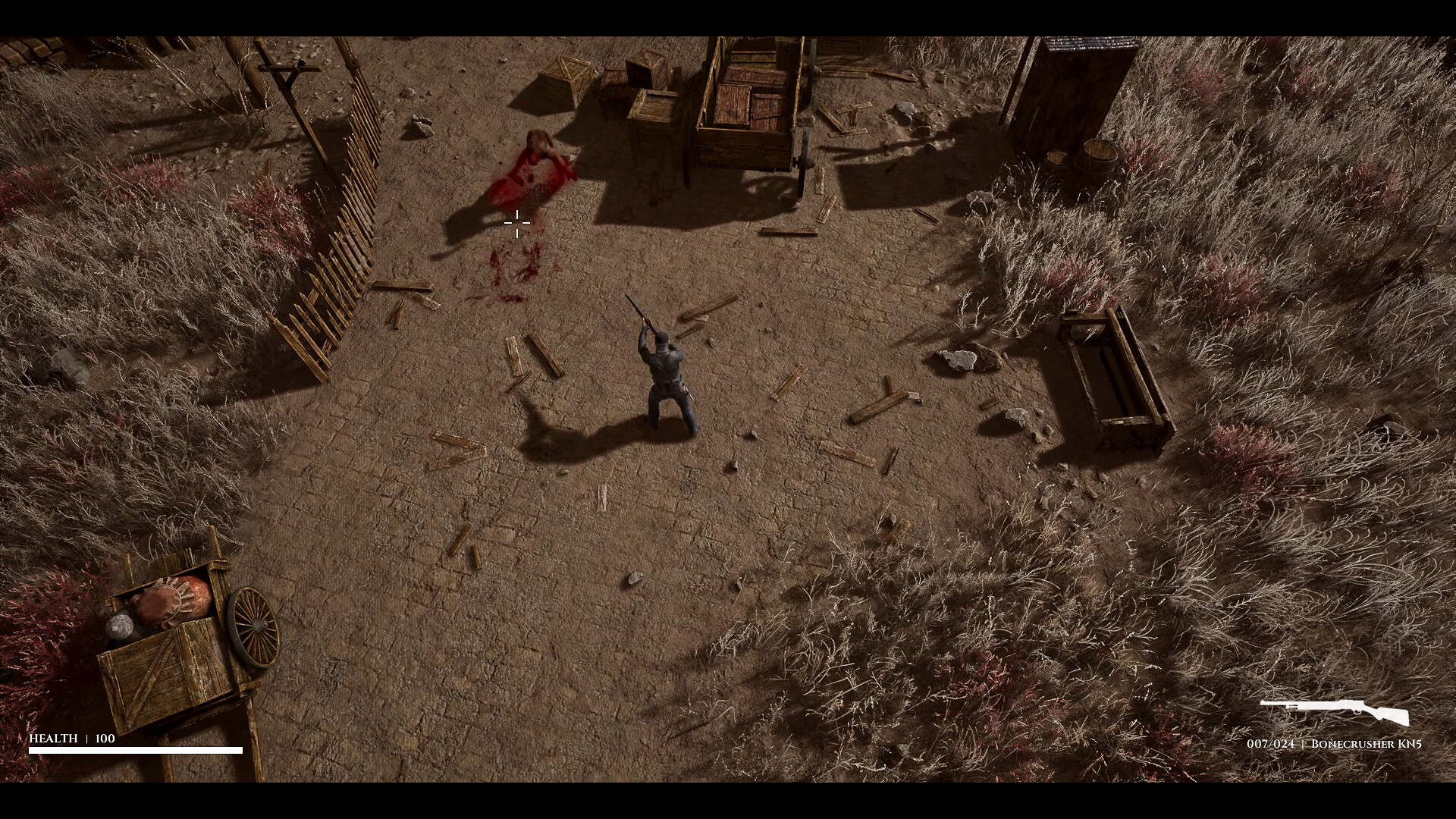The width and height of the screenshot is (1456, 819).
Task: Click the rock pile right of the player
Action: pyautogui.click(x=963, y=360)
